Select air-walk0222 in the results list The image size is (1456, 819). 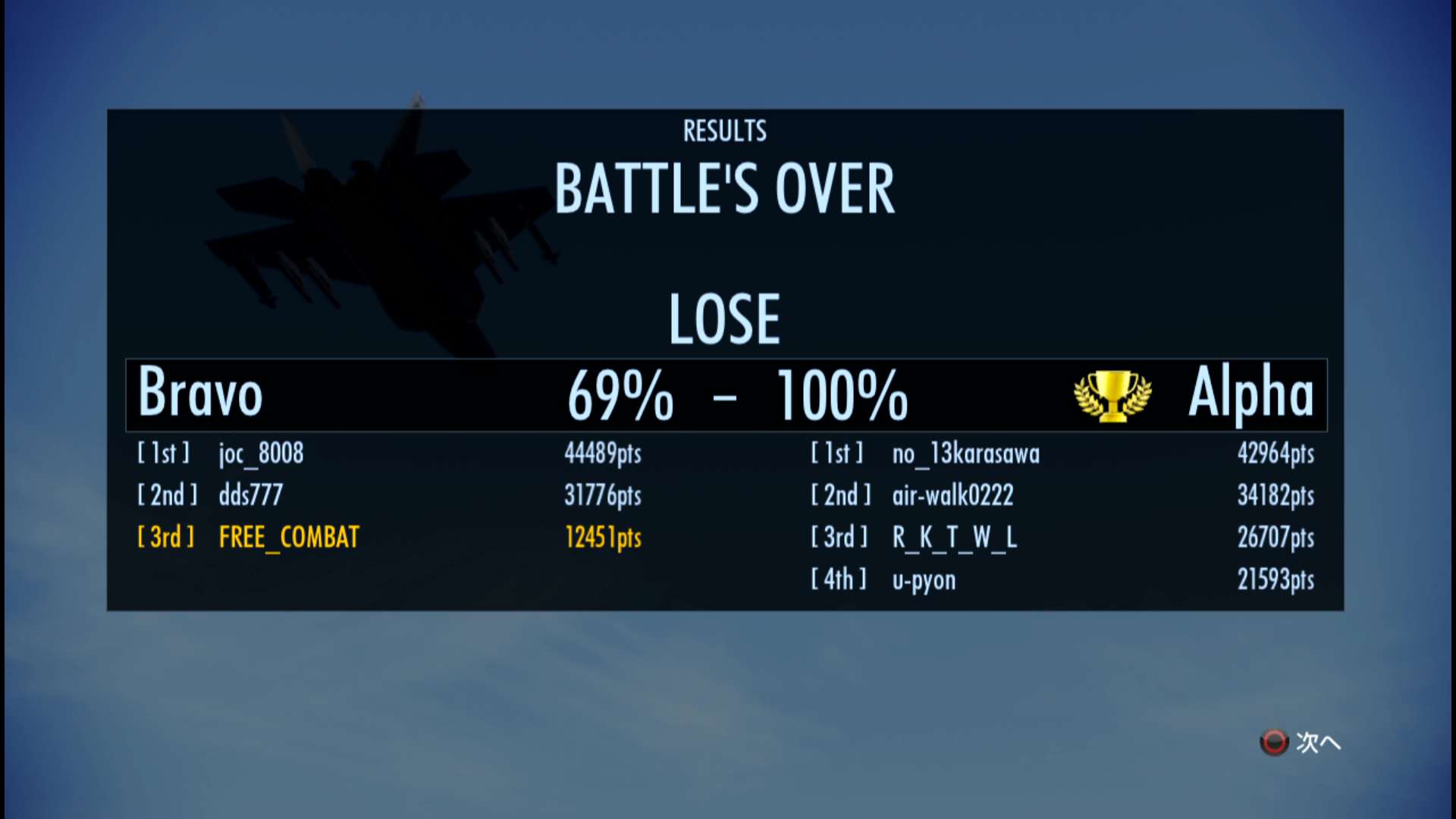point(952,495)
